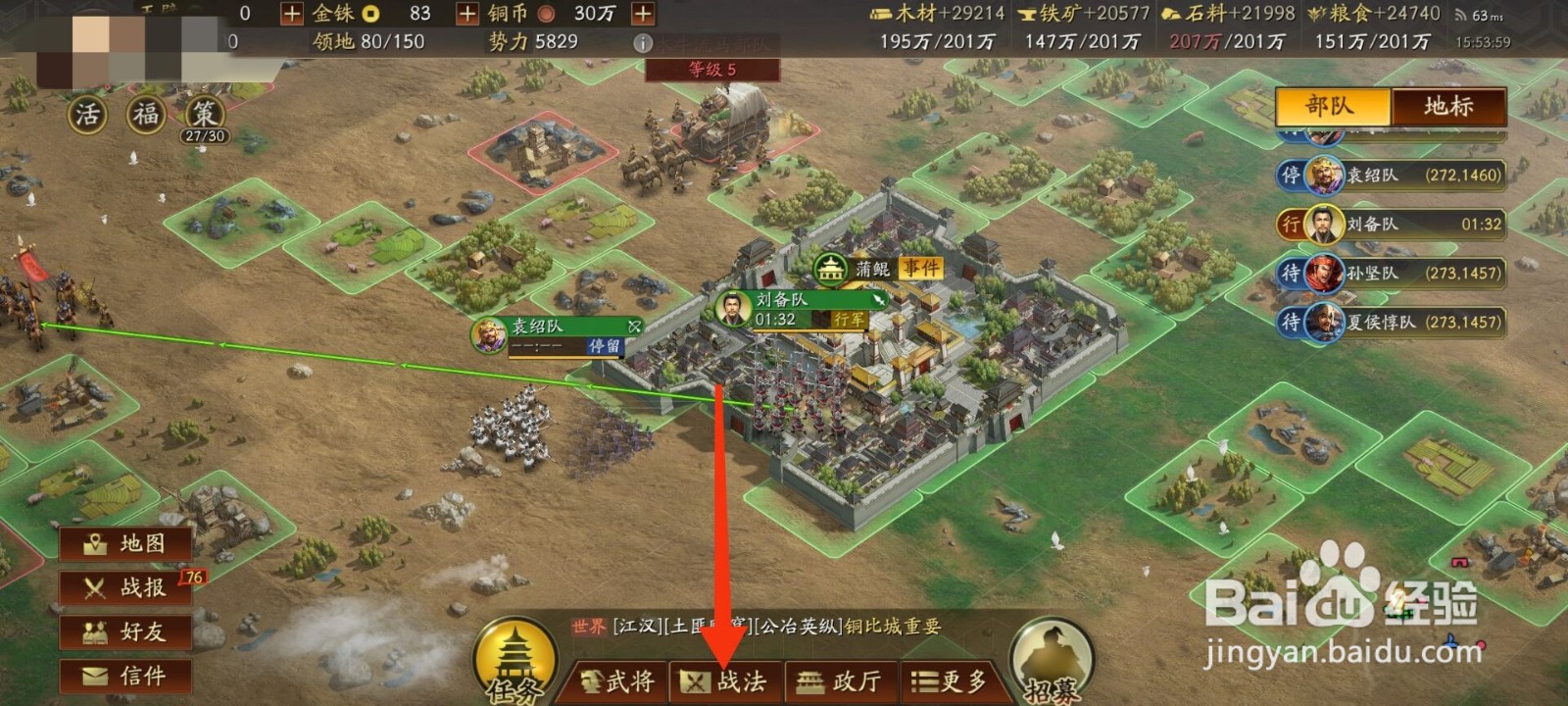Select the 部队 troops tab
This screenshot has width=1568, height=706.
point(1333,108)
